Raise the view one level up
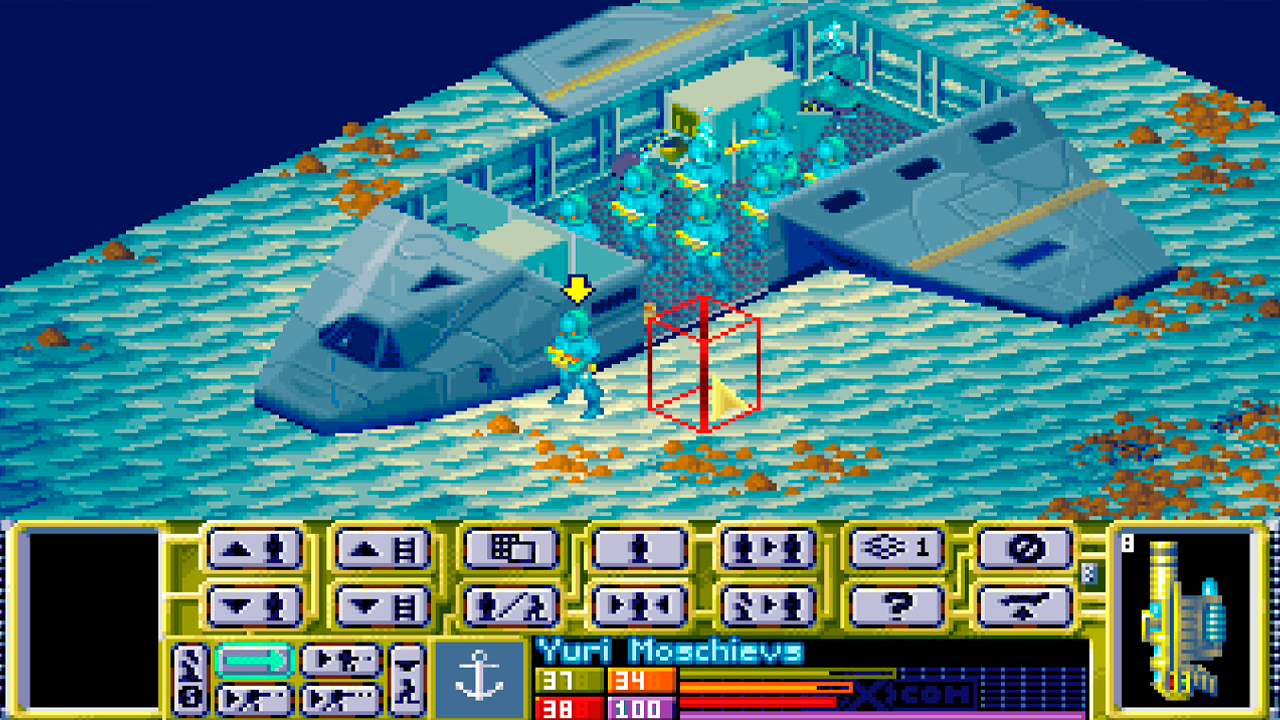This screenshot has width=1280, height=720. (x=381, y=549)
